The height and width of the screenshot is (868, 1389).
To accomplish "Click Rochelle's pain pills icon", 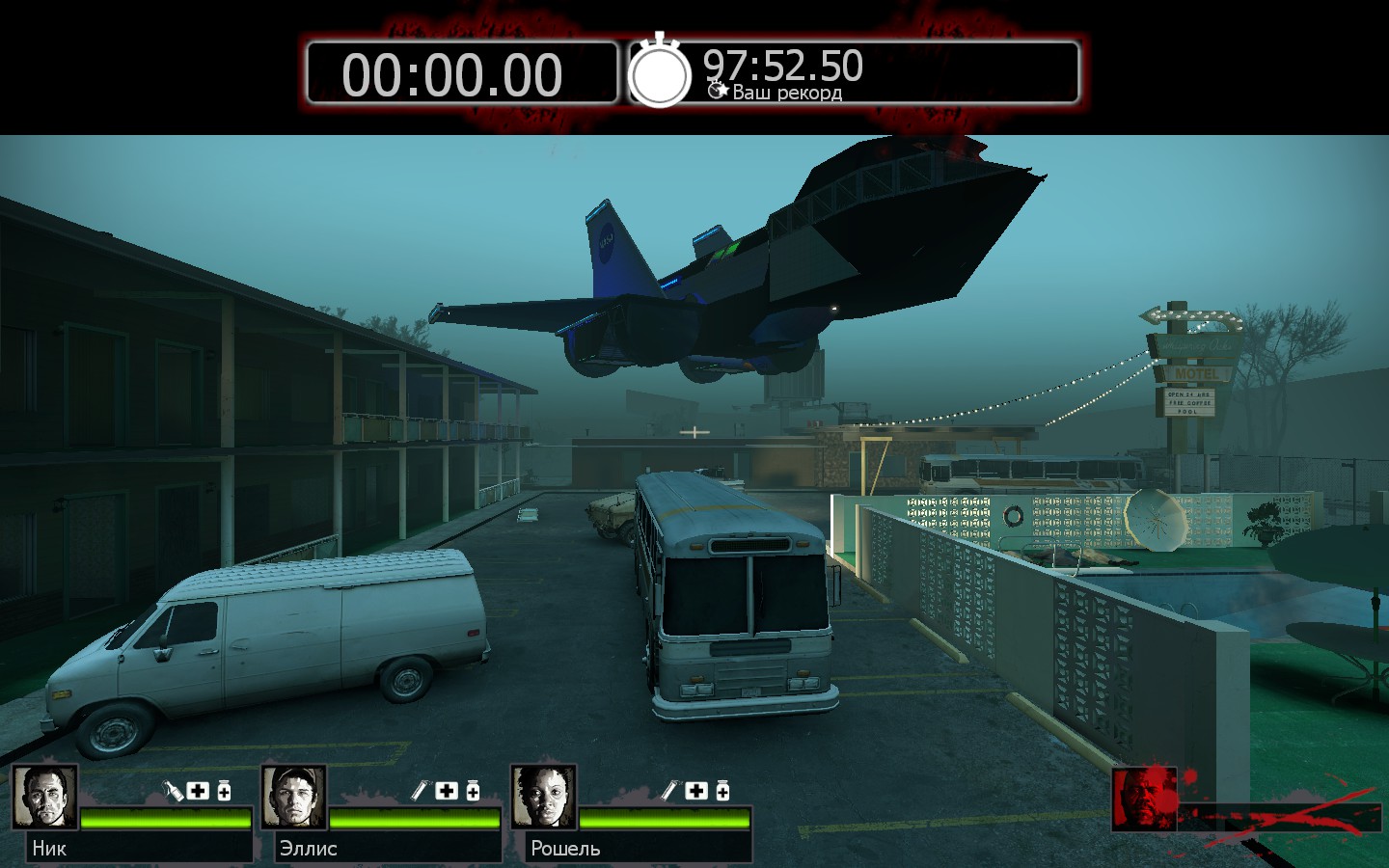I will point(722,791).
